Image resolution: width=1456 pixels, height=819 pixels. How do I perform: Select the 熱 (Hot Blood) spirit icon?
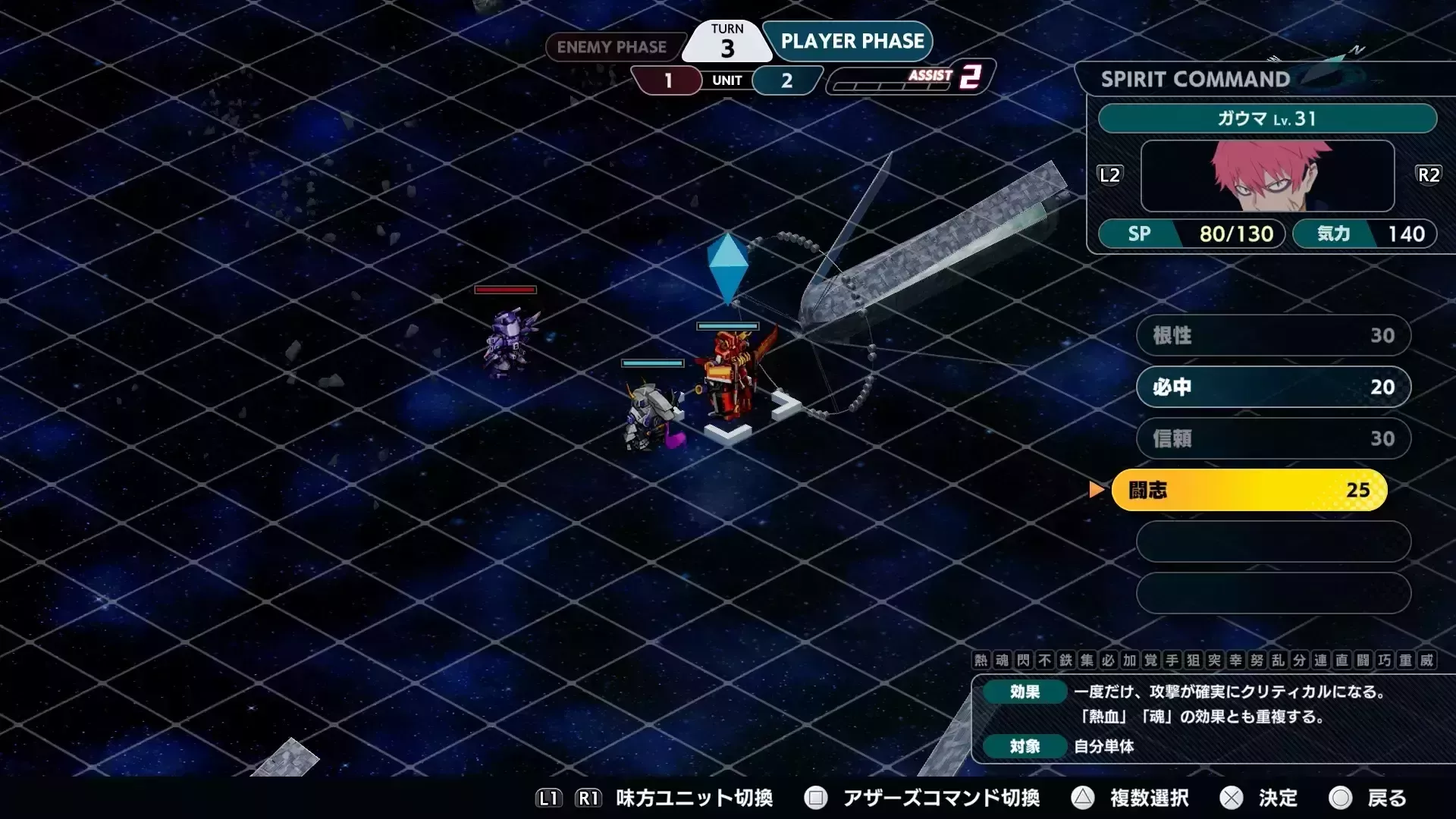[981, 661]
